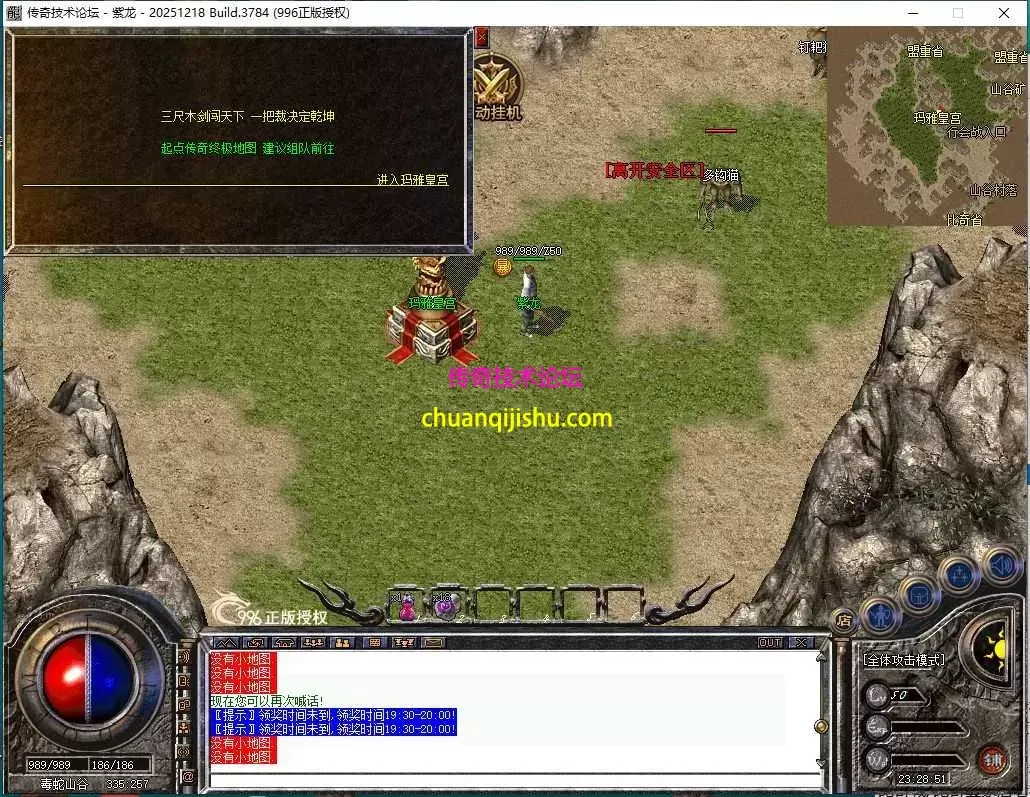Viewport: 1030px width, 797px height.
Task: Close the NPC dialogue panel
Action: click(481, 38)
